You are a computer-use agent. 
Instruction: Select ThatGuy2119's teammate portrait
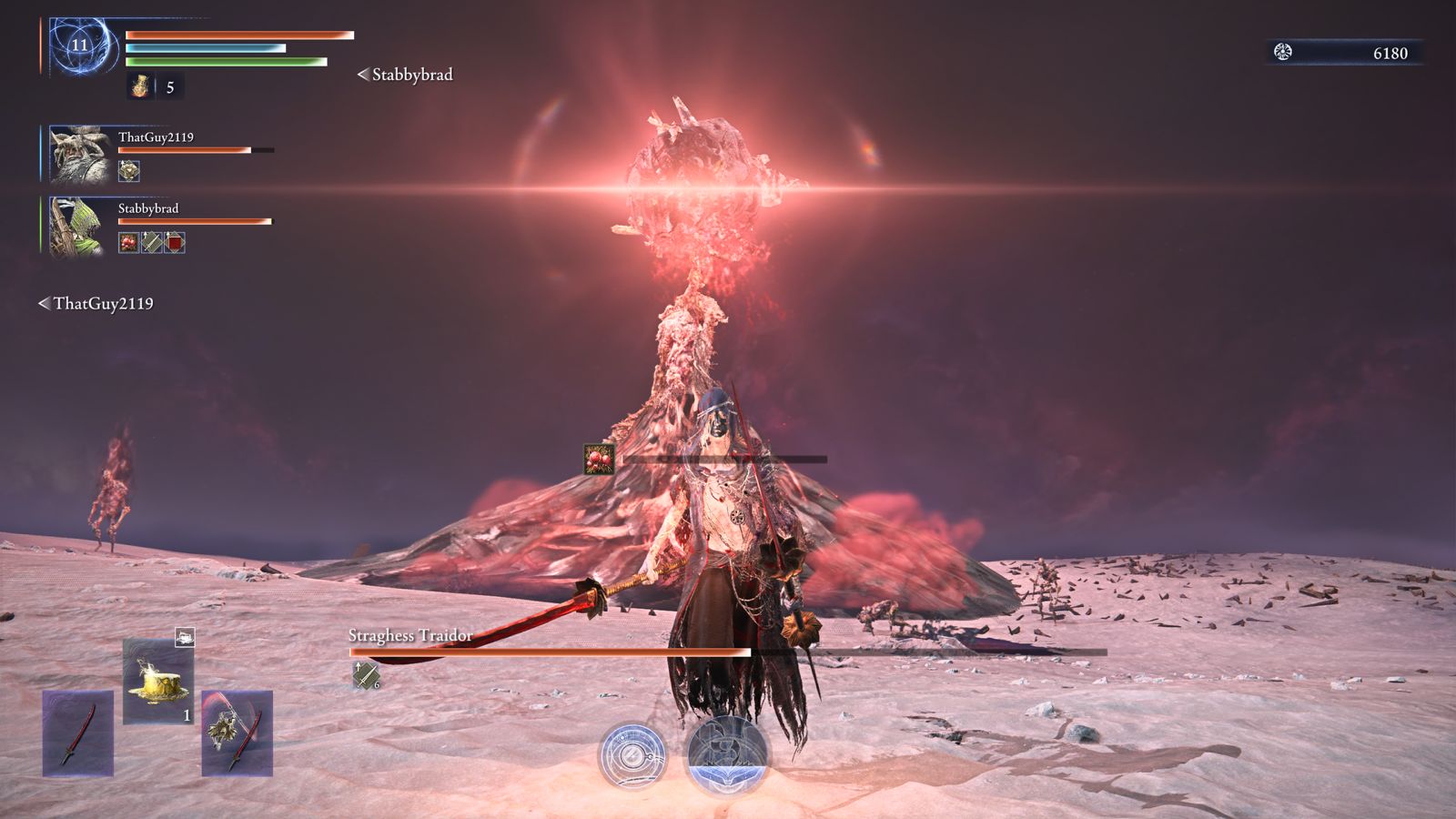pos(79,153)
